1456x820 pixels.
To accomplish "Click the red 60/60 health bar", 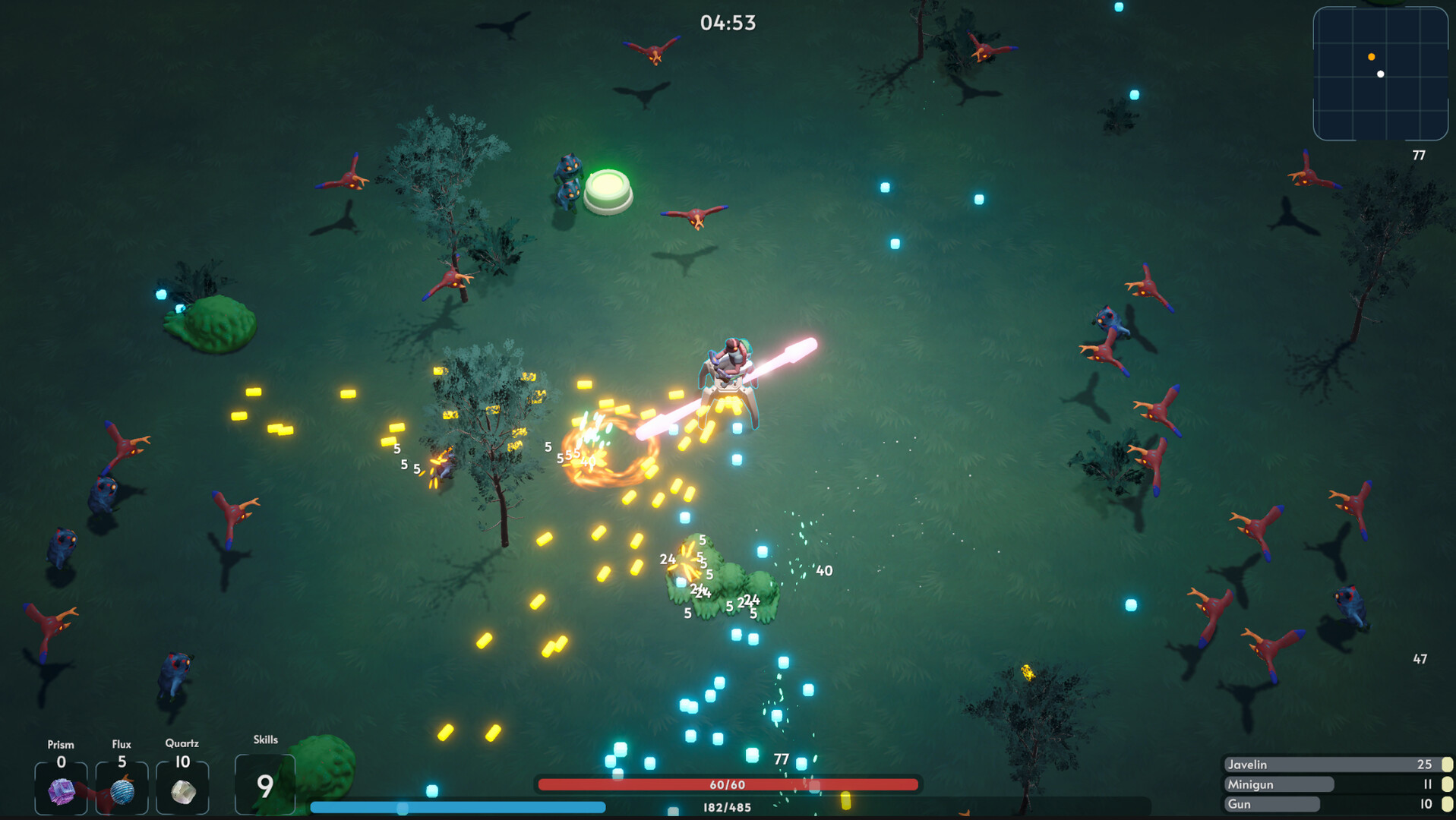I will click(x=727, y=784).
